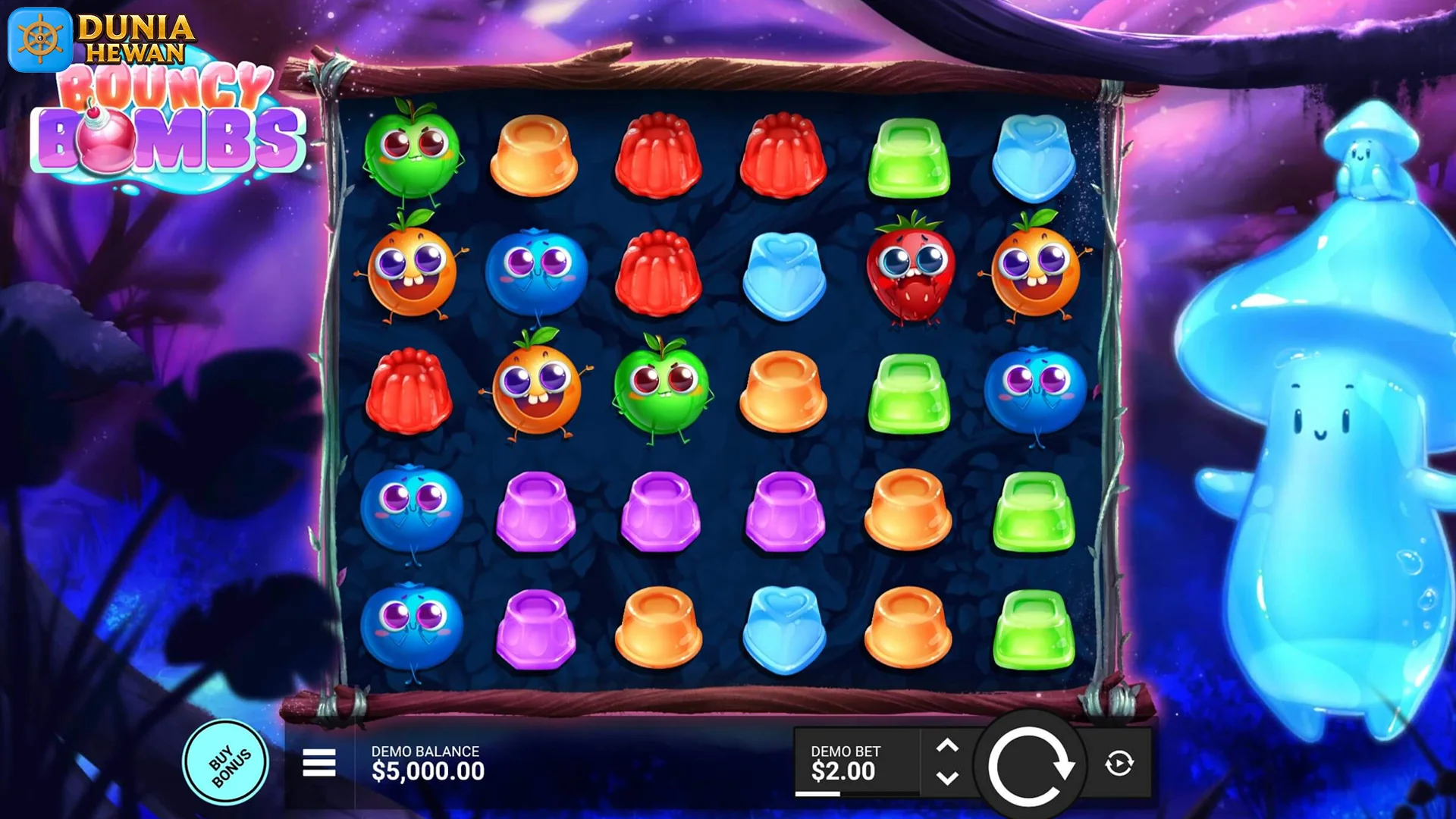The width and height of the screenshot is (1456, 819).
Task: Click the red jelly pudding symbol
Action: (660, 156)
